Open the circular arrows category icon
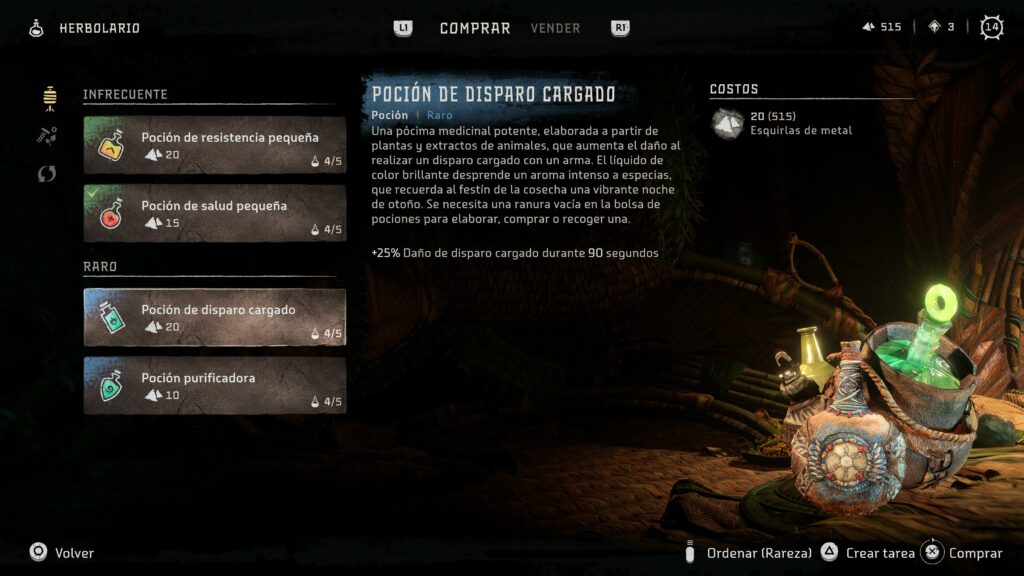1024x576 pixels. 47,174
